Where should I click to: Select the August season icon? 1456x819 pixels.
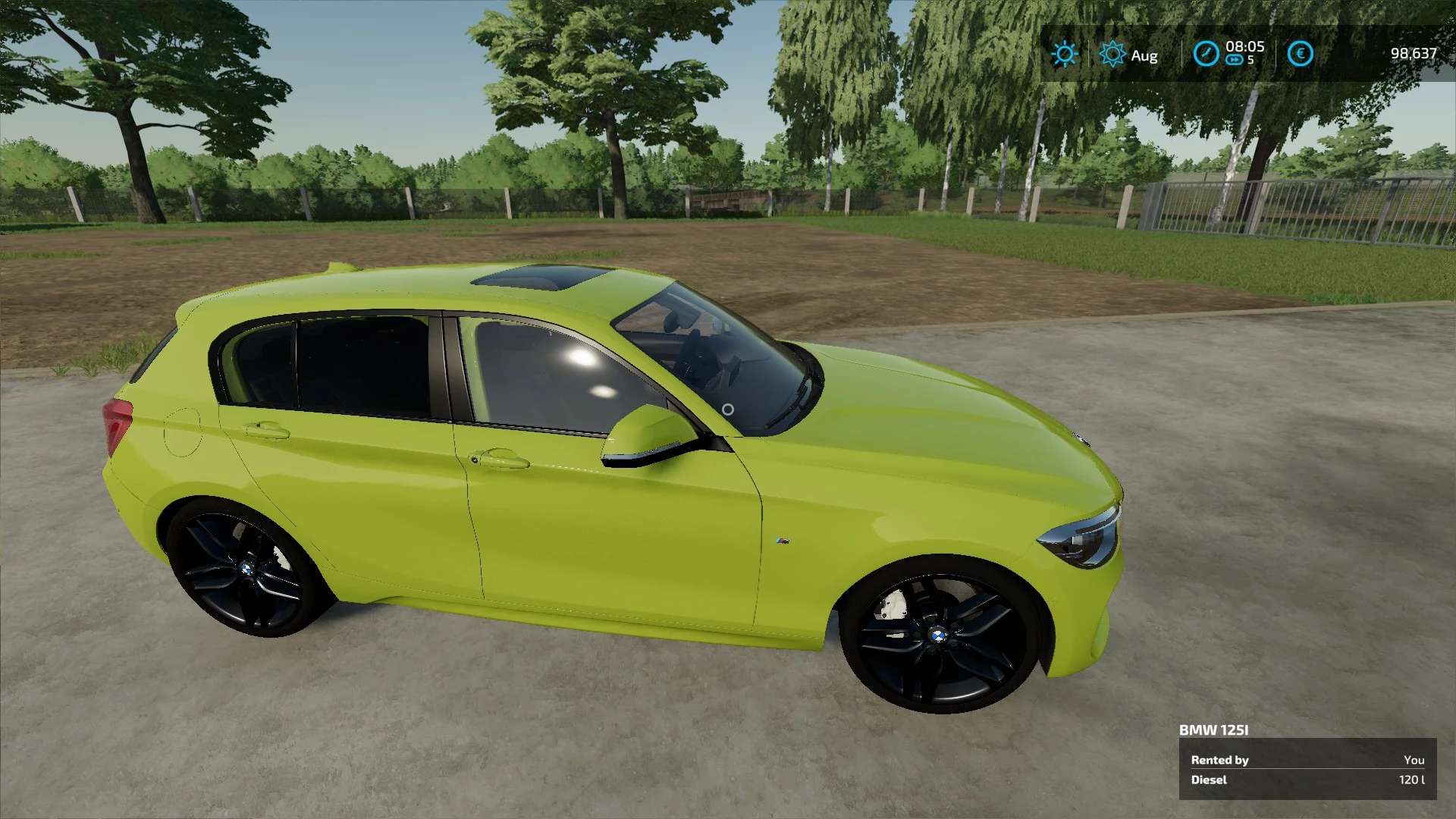(1112, 54)
